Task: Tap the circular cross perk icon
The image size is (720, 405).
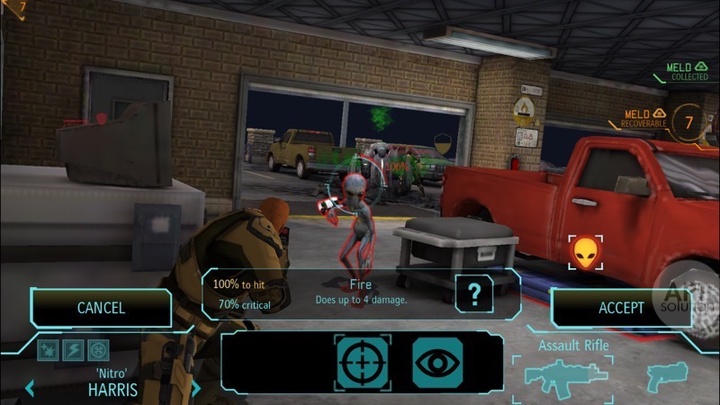Action: [x=98, y=350]
